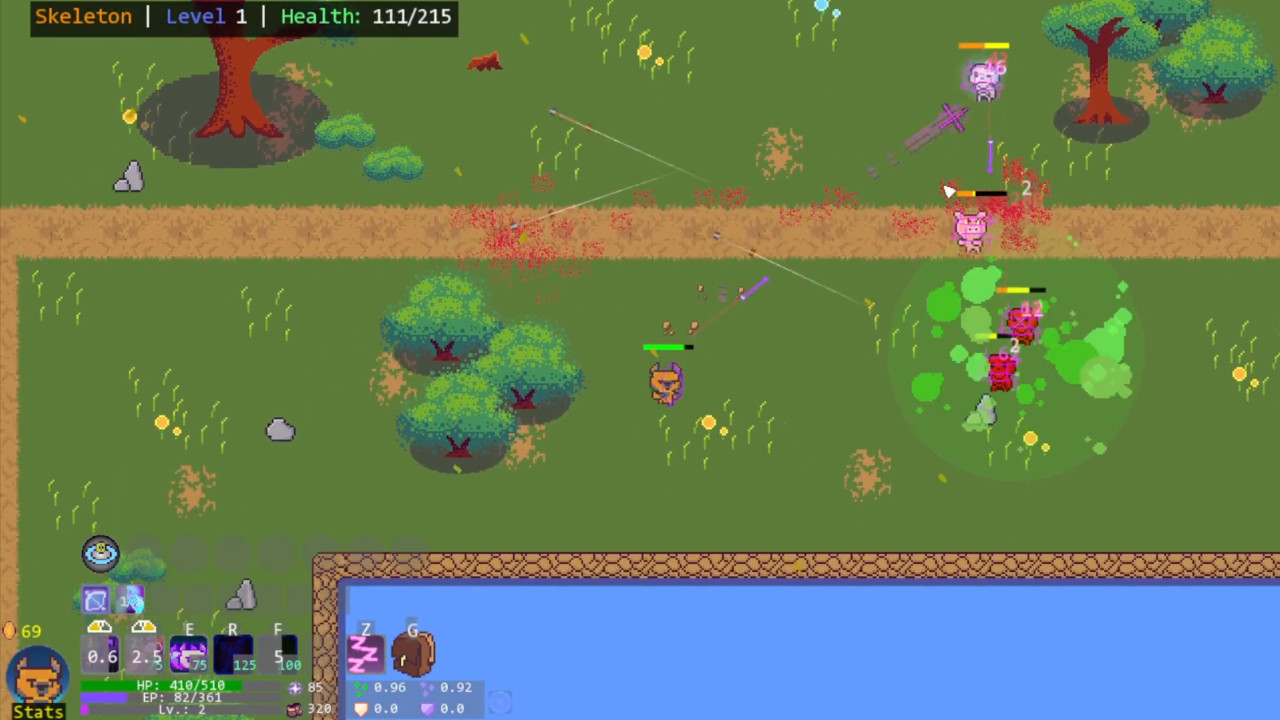
Task: Trigger the R ability costing 125
Action: click(x=233, y=654)
